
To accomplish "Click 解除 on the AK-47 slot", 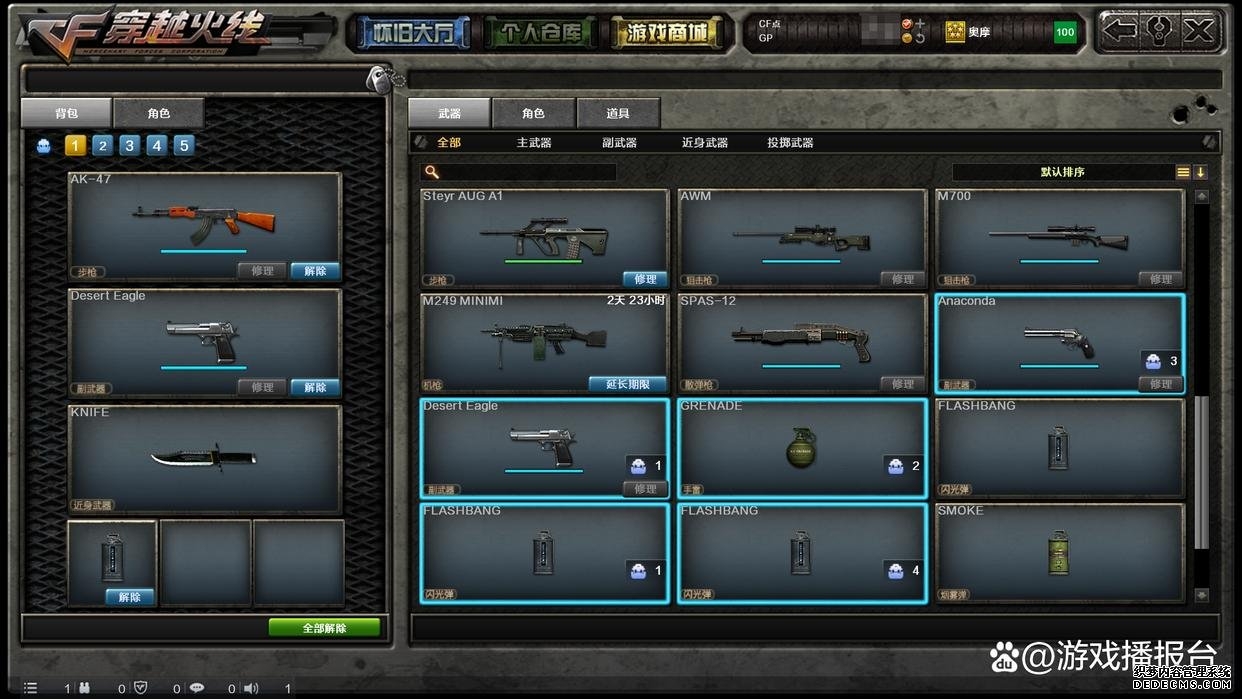I will pyautogui.click(x=315, y=271).
